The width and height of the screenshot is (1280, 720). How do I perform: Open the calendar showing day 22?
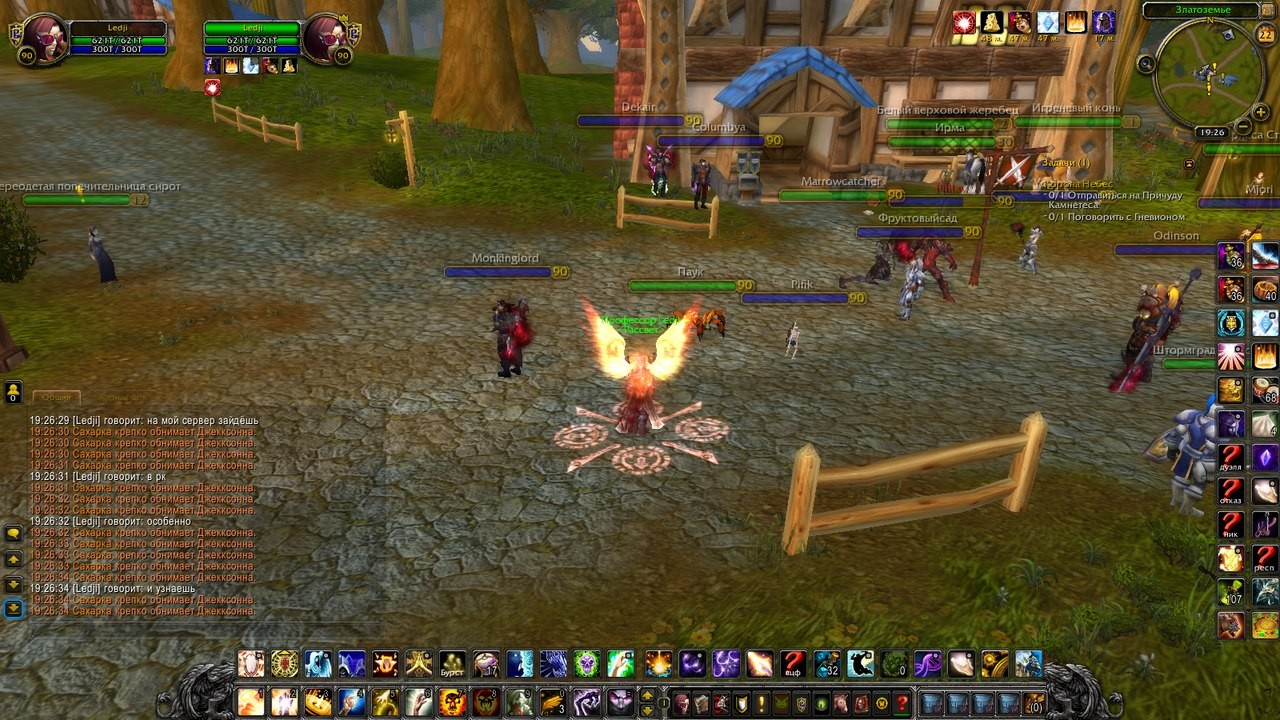tap(1264, 35)
